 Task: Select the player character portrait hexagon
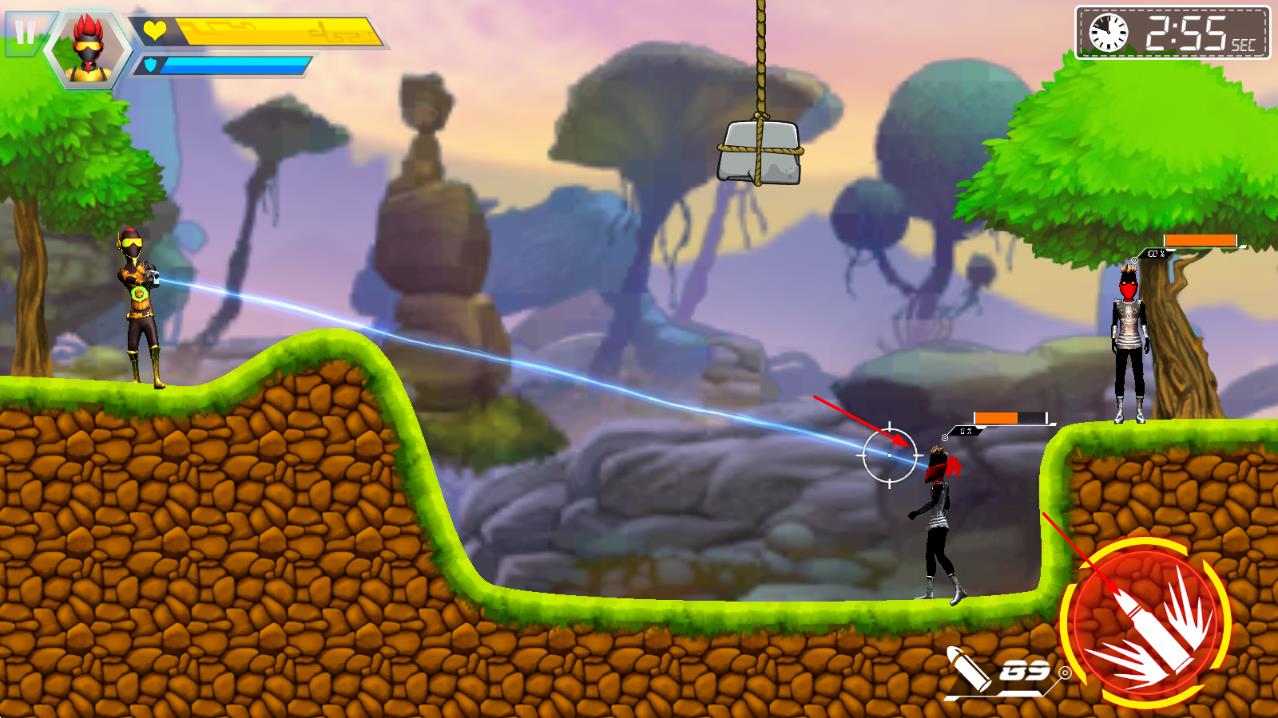point(86,47)
